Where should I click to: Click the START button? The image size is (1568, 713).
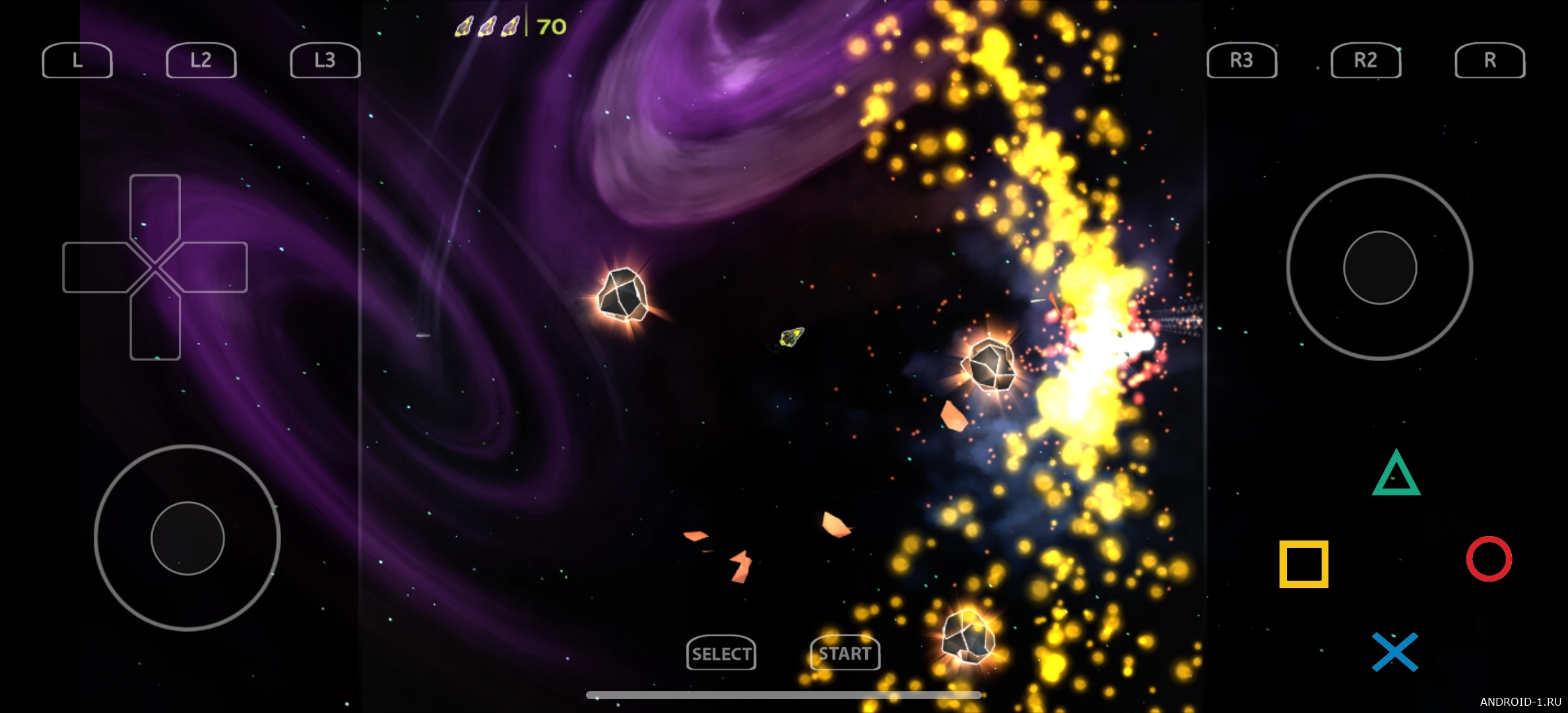tap(845, 654)
